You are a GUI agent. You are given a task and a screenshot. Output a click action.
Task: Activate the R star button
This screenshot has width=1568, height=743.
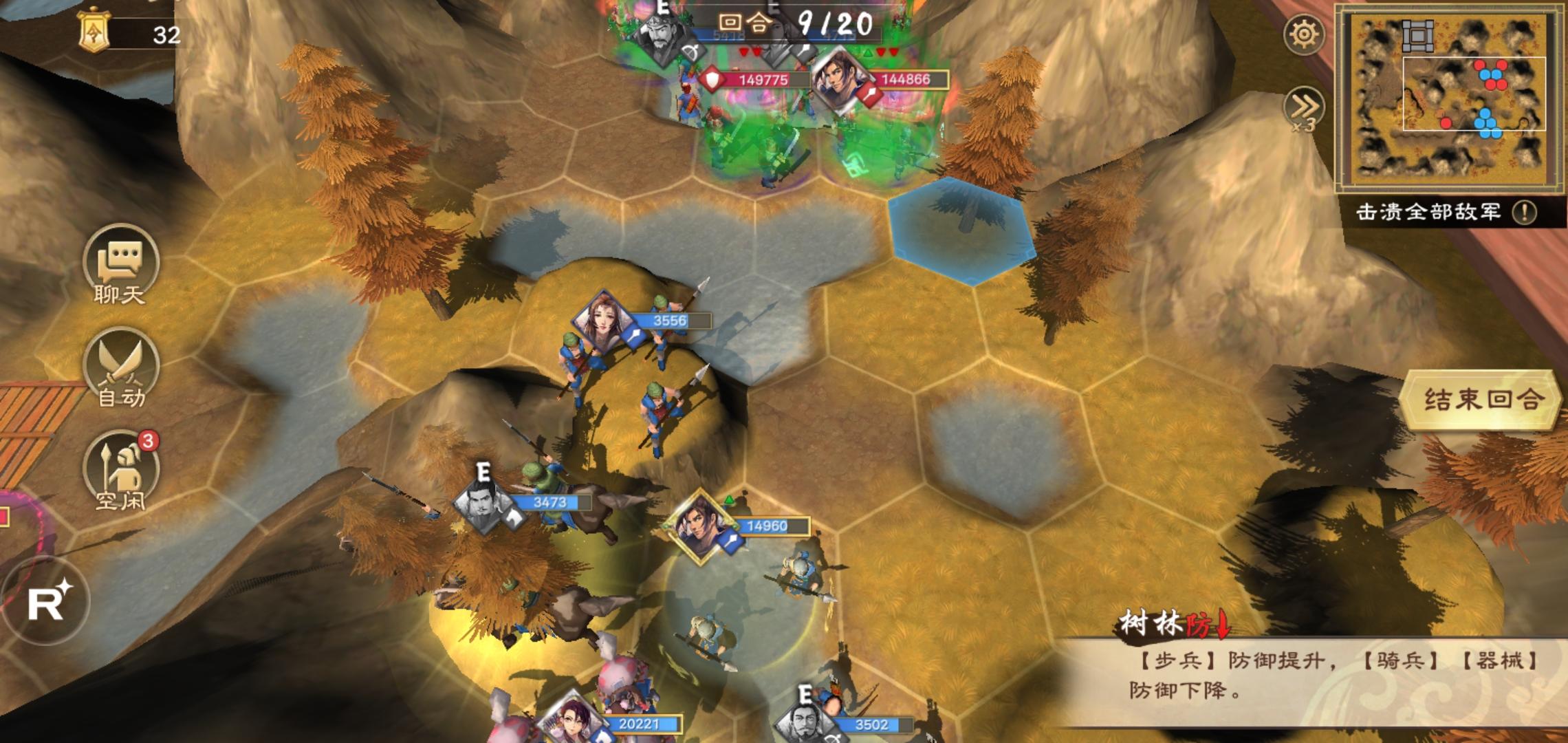click(47, 602)
